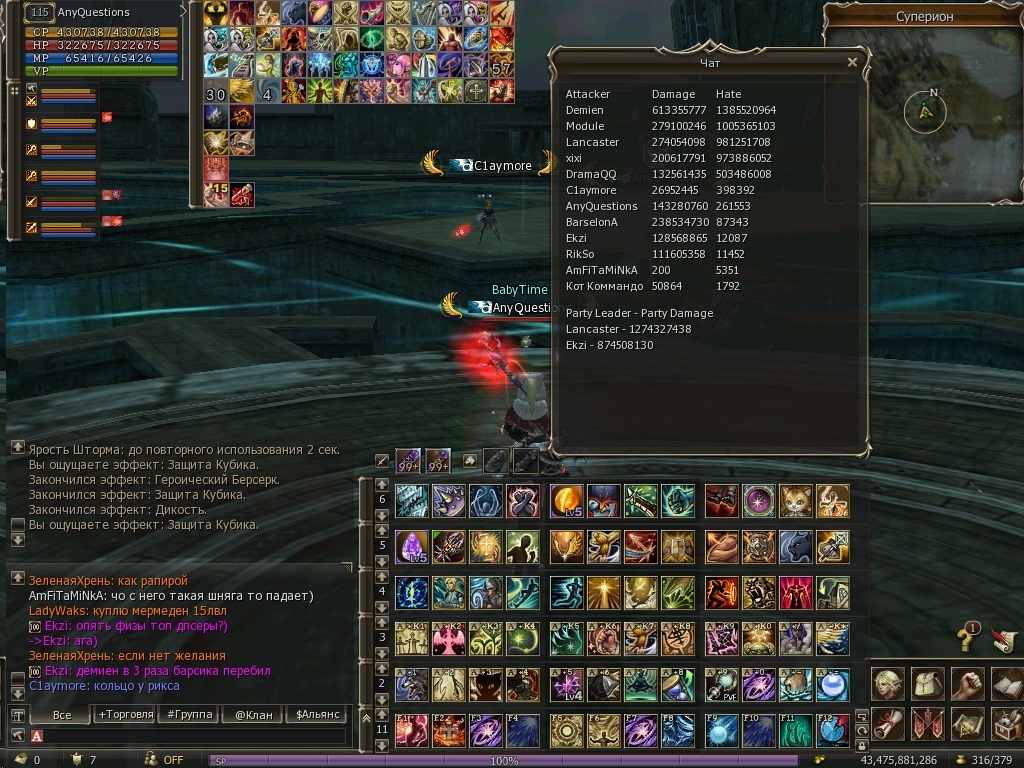Open the open book menu button
The width and height of the screenshot is (1024, 768).
pos(1006,685)
